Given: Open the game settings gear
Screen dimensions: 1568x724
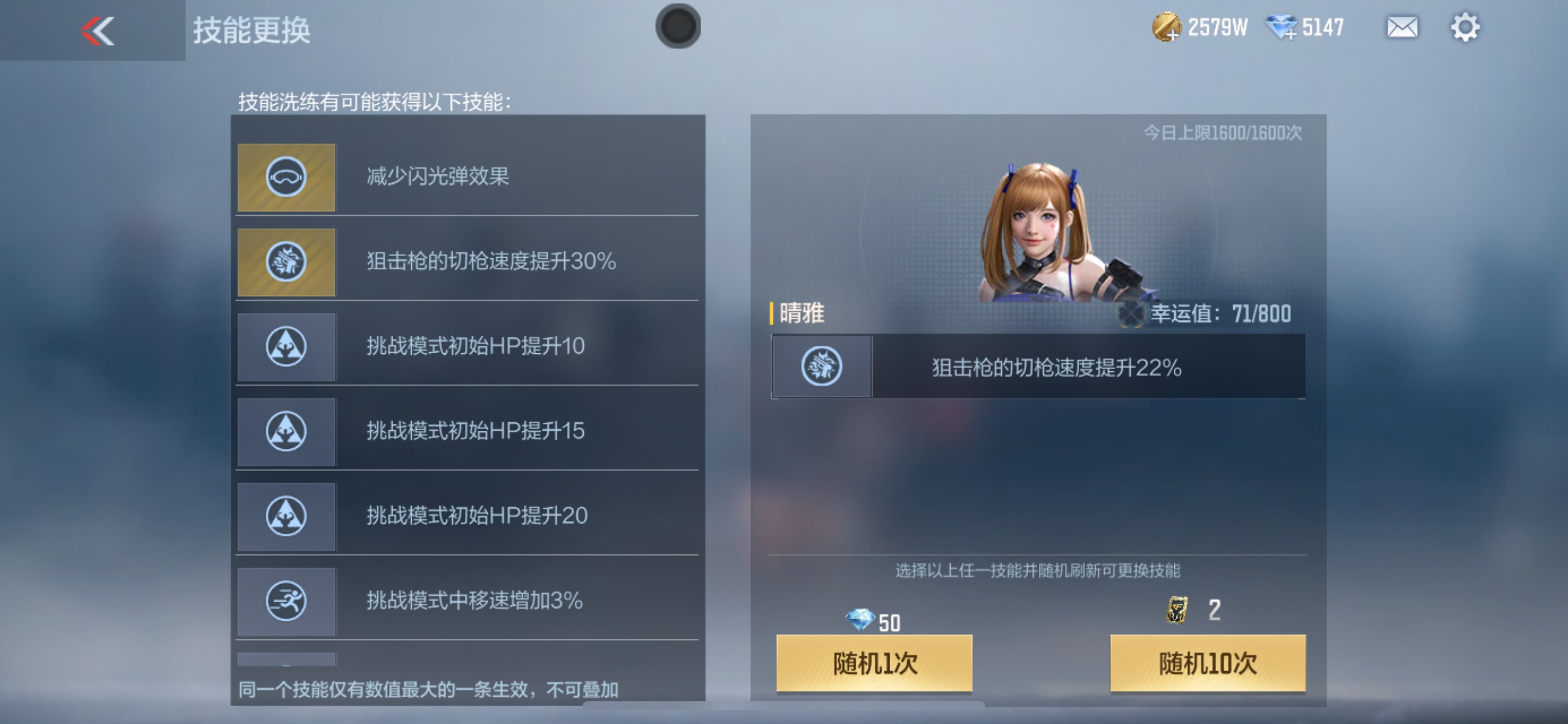Looking at the screenshot, I should pos(1467,27).
